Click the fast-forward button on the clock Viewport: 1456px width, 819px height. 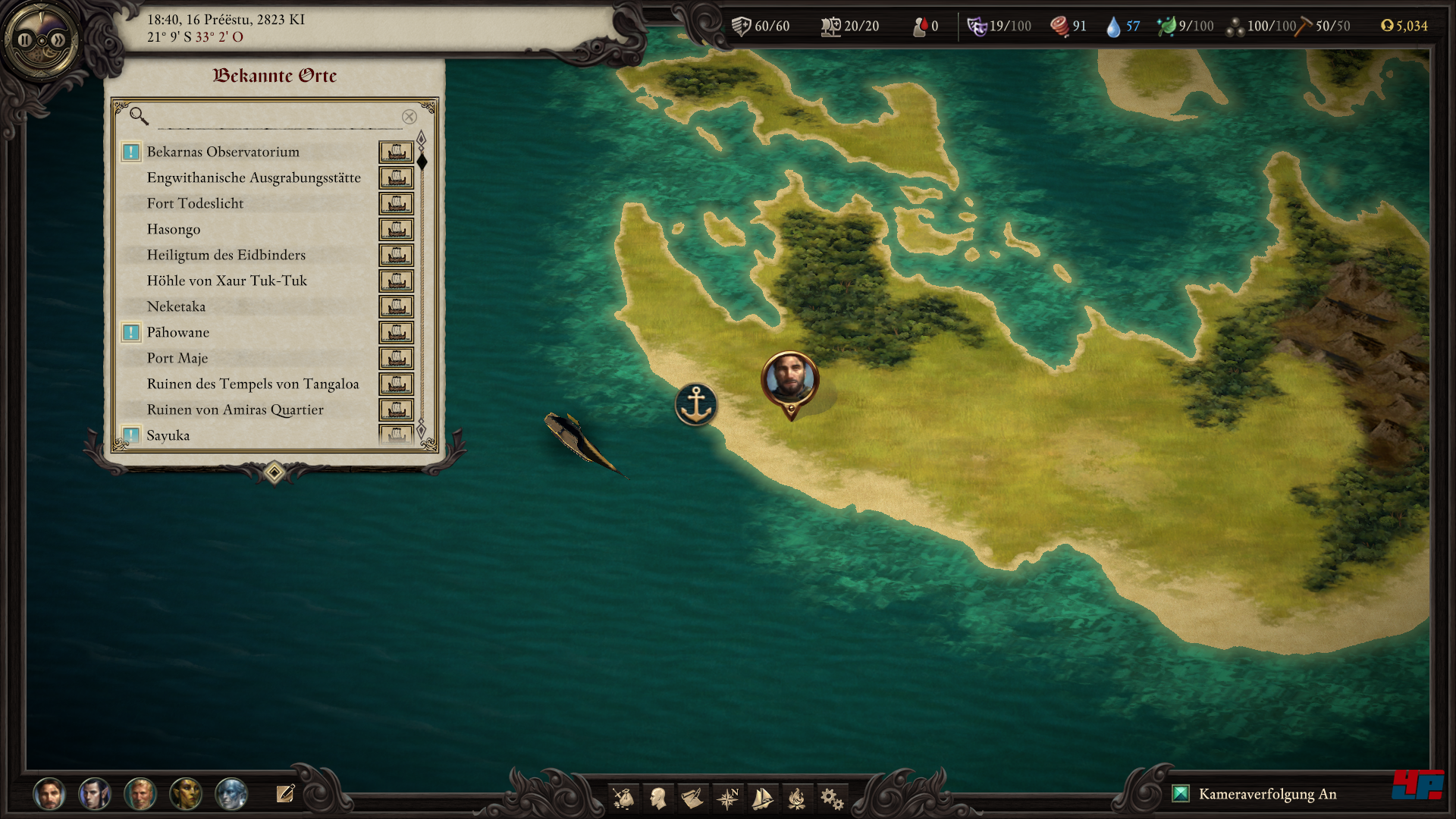(58, 40)
